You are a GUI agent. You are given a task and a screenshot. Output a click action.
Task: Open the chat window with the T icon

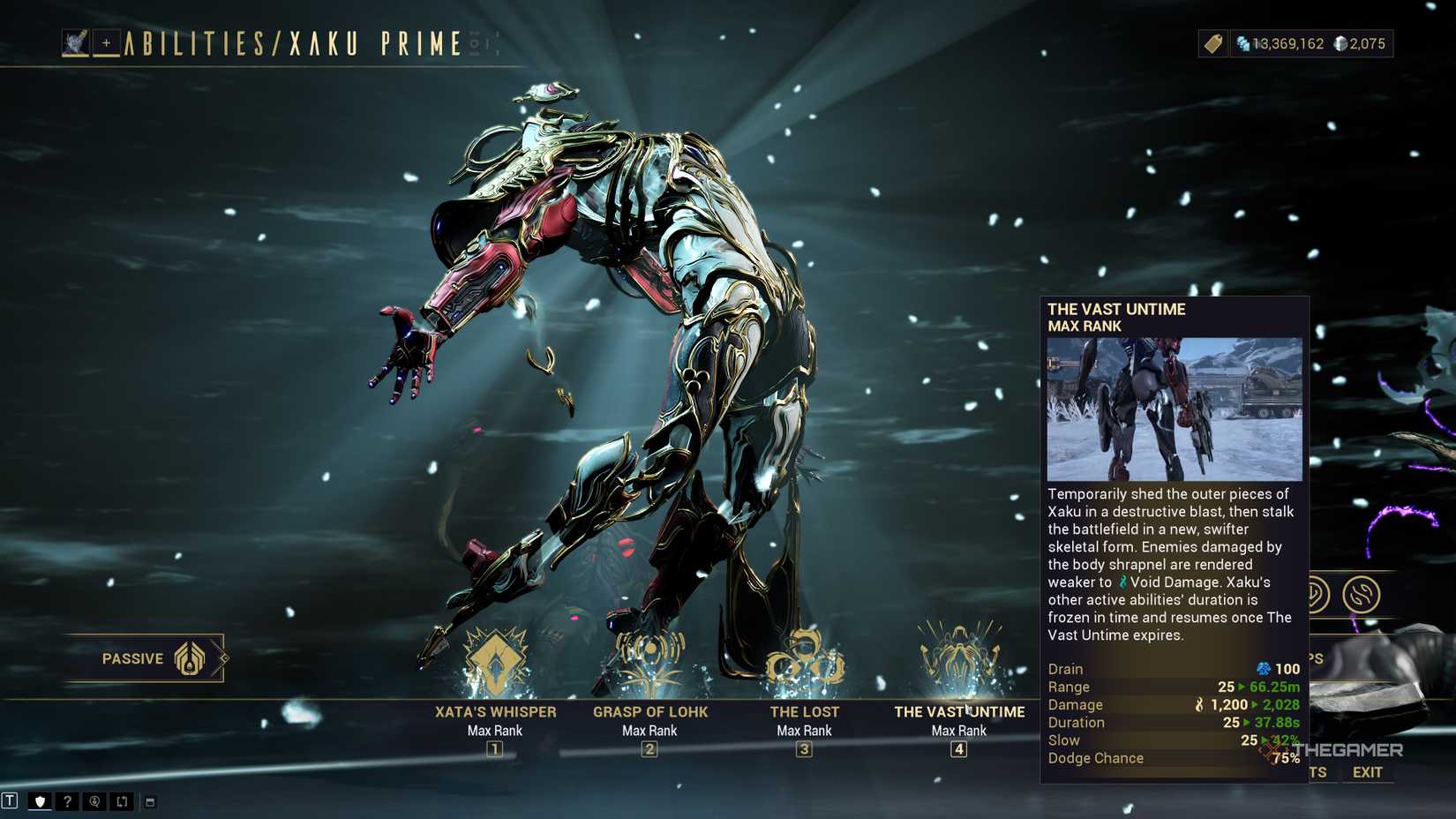pos(10,801)
